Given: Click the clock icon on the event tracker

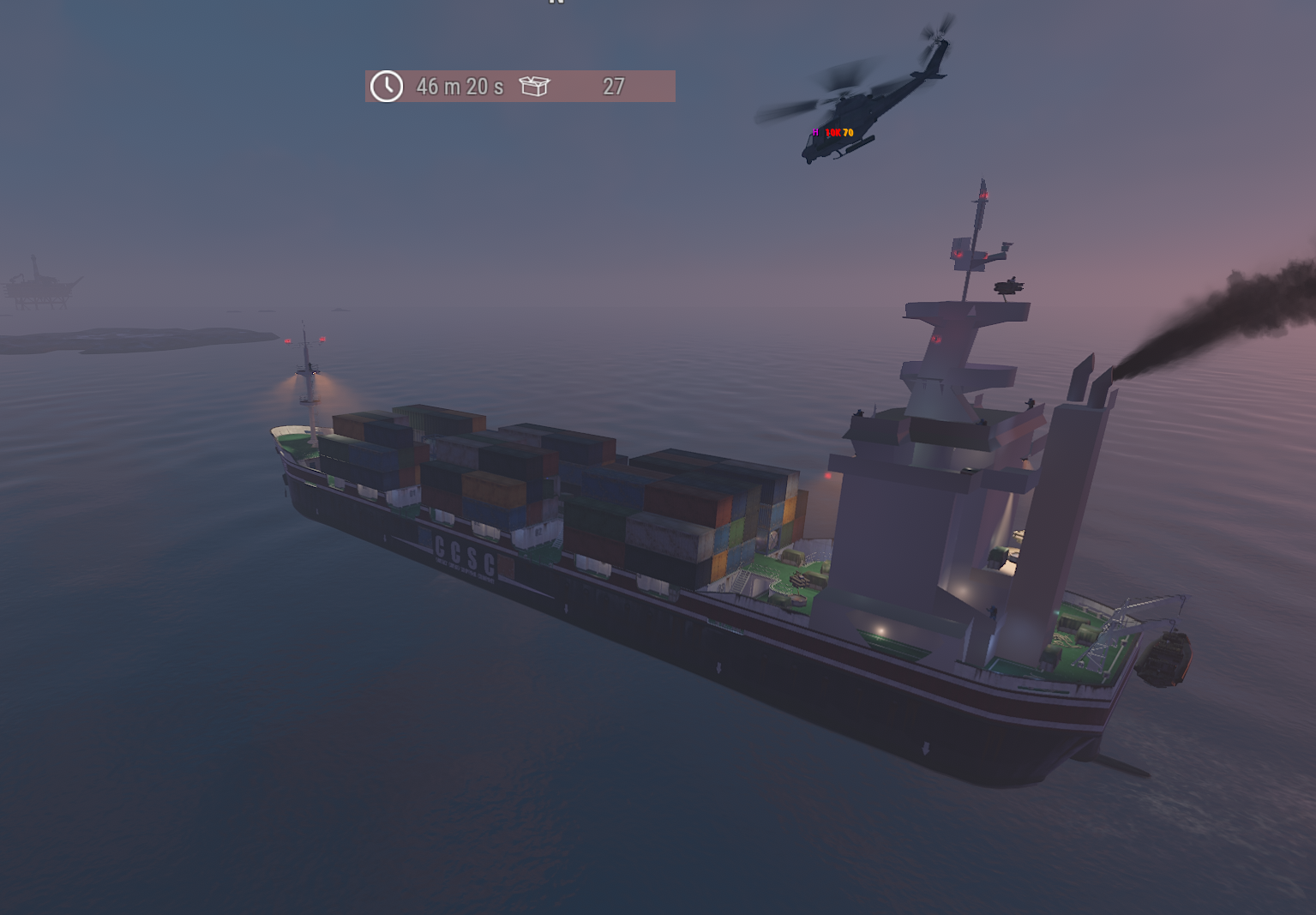Looking at the screenshot, I should [387, 87].
